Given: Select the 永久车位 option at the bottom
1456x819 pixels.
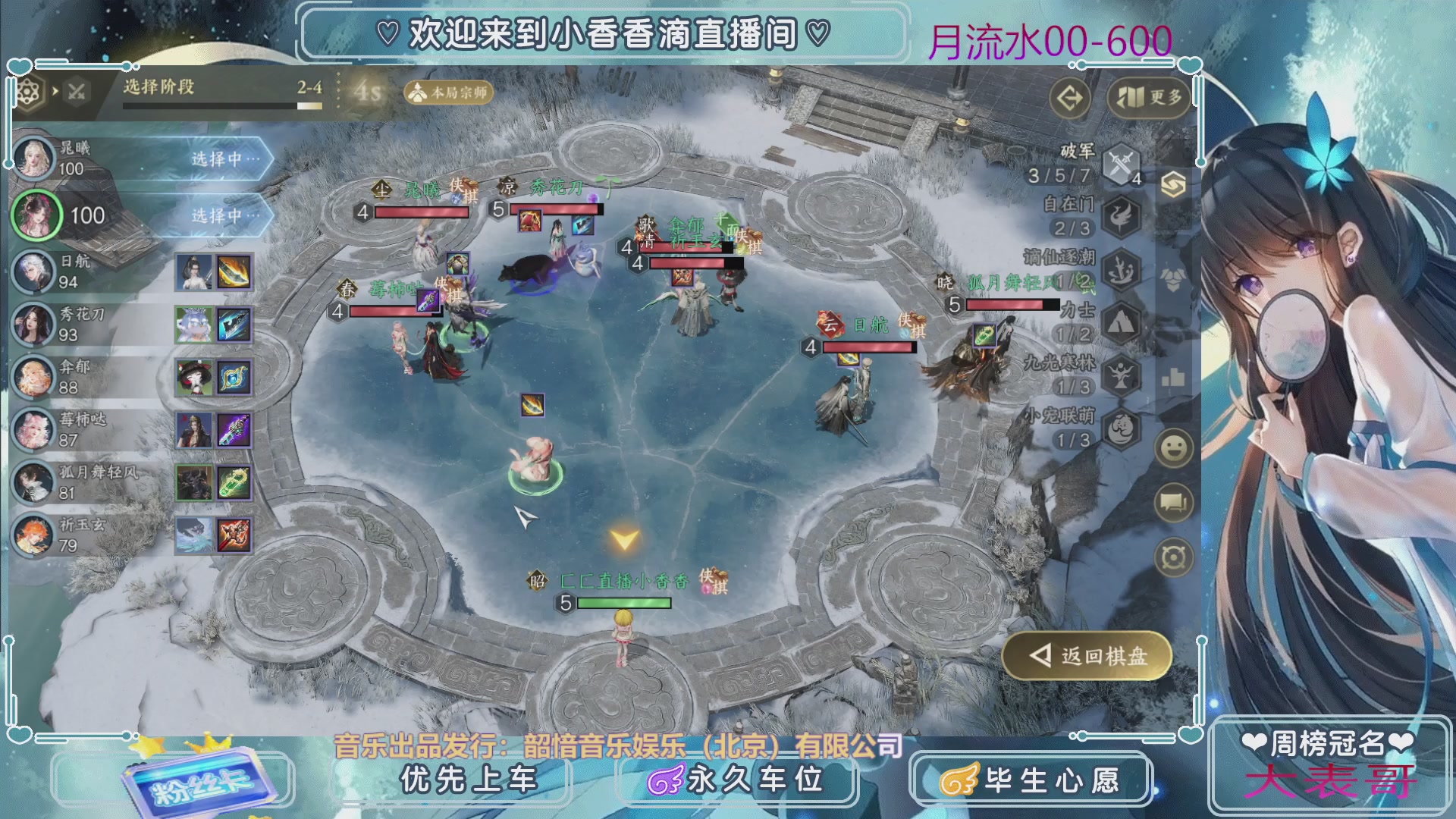Looking at the screenshot, I should (x=738, y=778).
